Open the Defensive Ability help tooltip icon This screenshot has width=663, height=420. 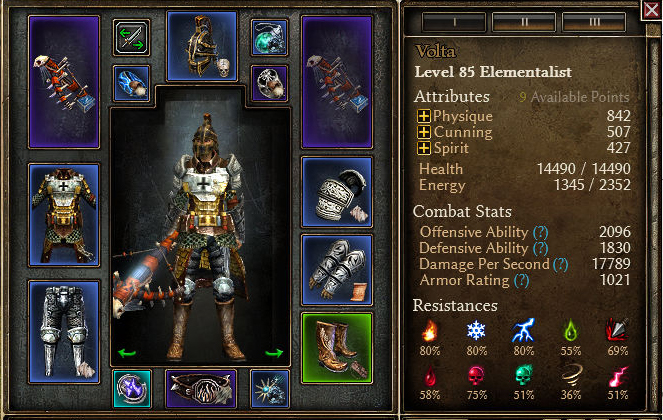pyautogui.click(x=541, y=248)
